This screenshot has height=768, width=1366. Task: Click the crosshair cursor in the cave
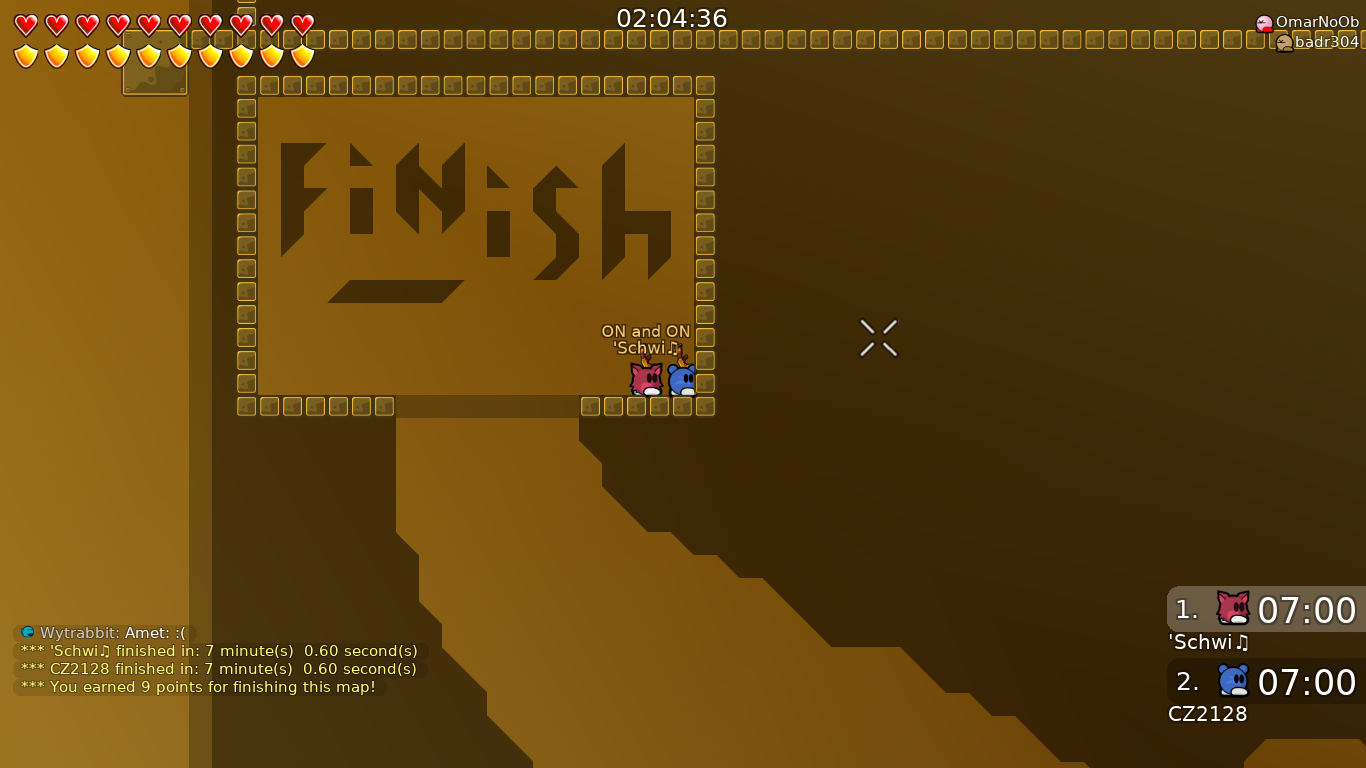(877, 337)
